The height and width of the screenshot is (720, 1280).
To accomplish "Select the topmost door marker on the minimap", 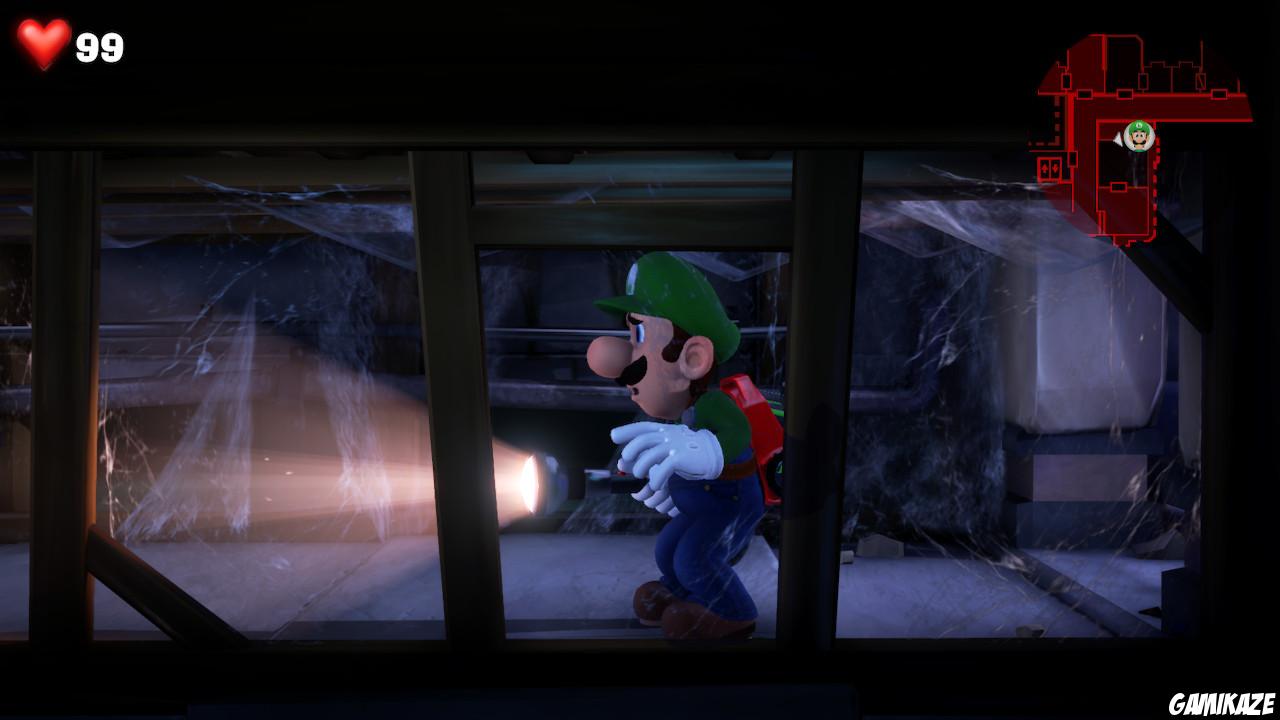I will pos(1142,80).
